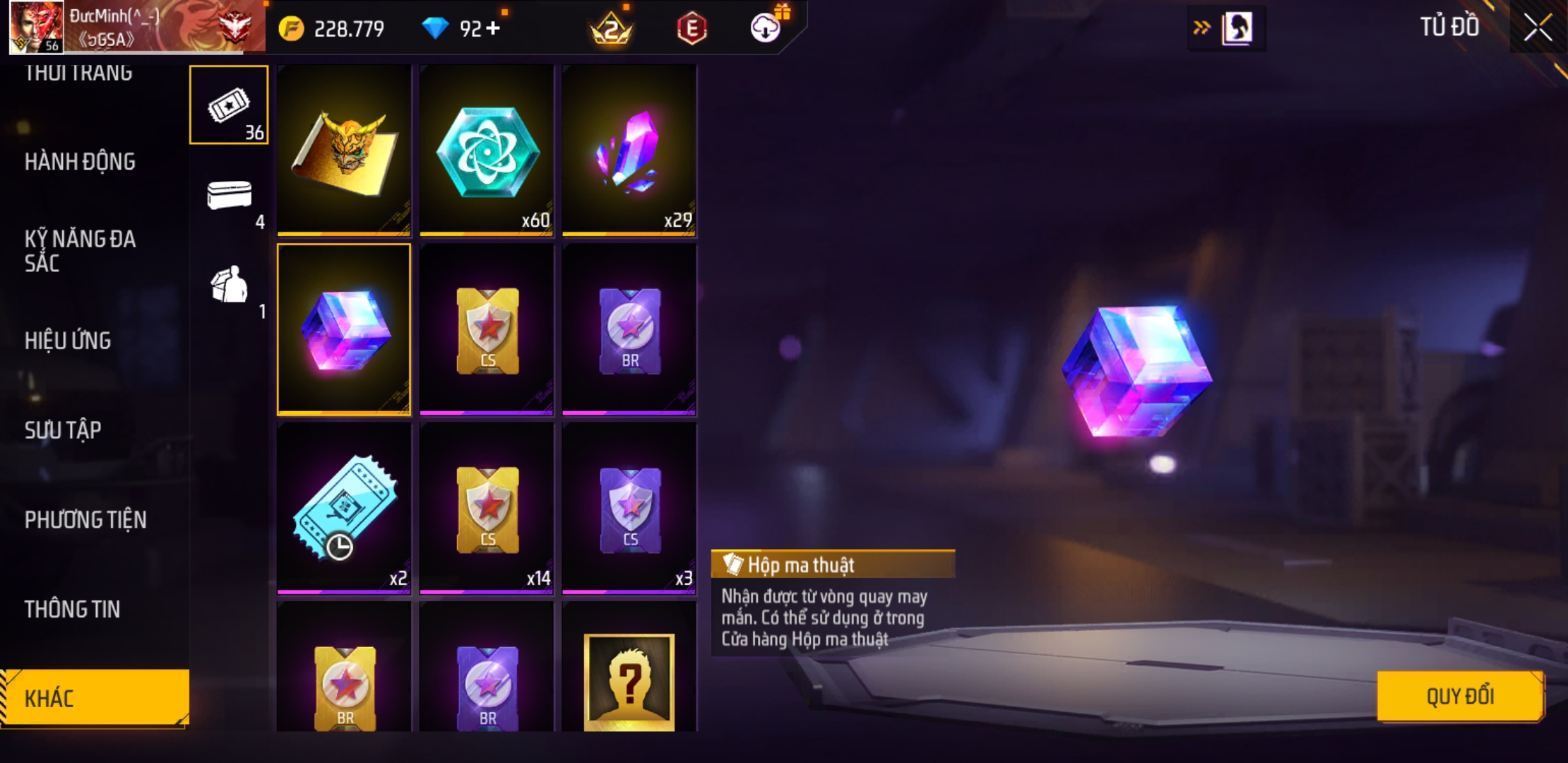Open the player profile avatar
This screenshot has width=1568, height=763.
click(36, 28)
